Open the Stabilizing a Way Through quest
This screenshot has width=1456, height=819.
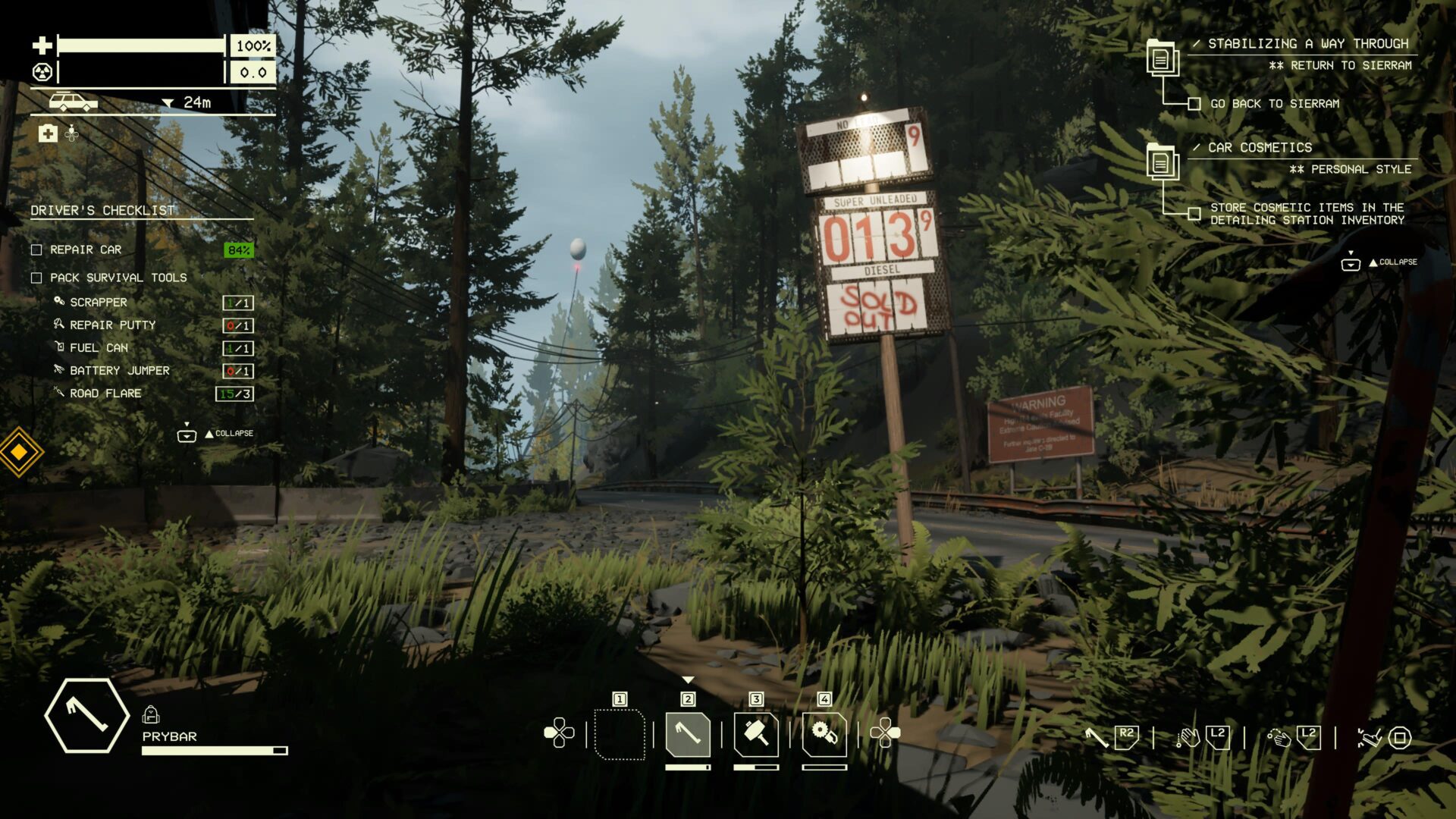click(1307, 44)
